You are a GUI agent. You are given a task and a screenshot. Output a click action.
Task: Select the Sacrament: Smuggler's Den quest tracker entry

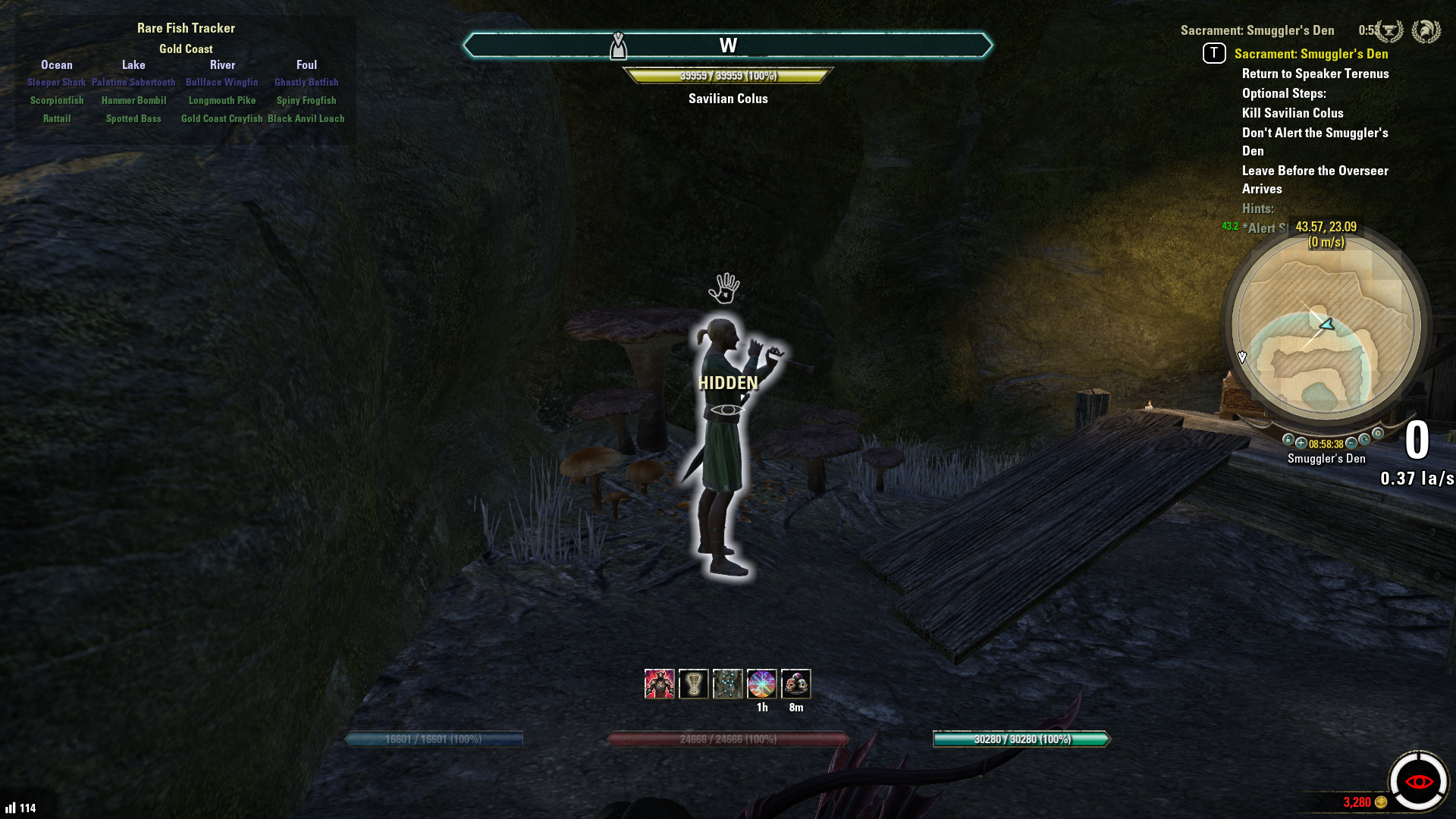(x=1310, y=54)
